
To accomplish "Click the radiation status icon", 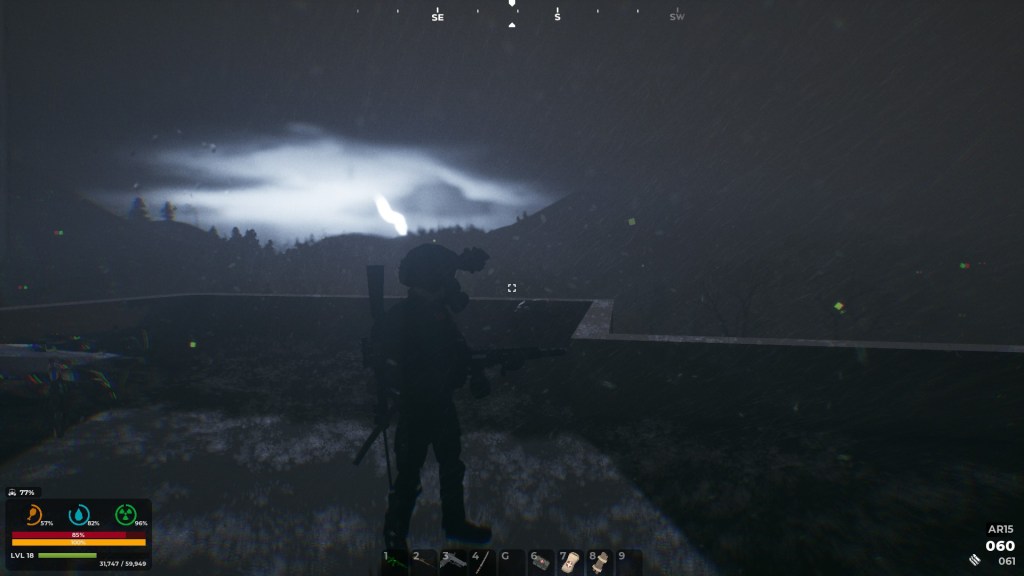I will [x=125, y=514].
